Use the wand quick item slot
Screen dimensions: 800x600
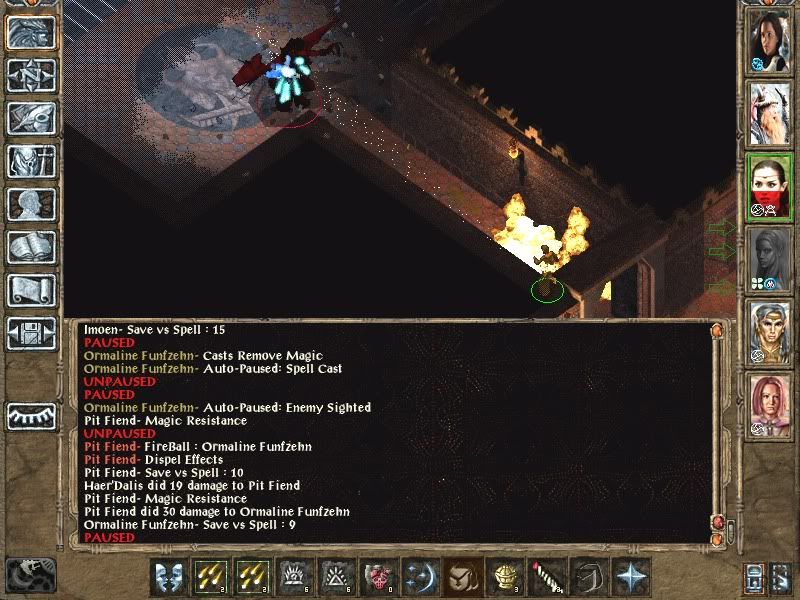548,576
